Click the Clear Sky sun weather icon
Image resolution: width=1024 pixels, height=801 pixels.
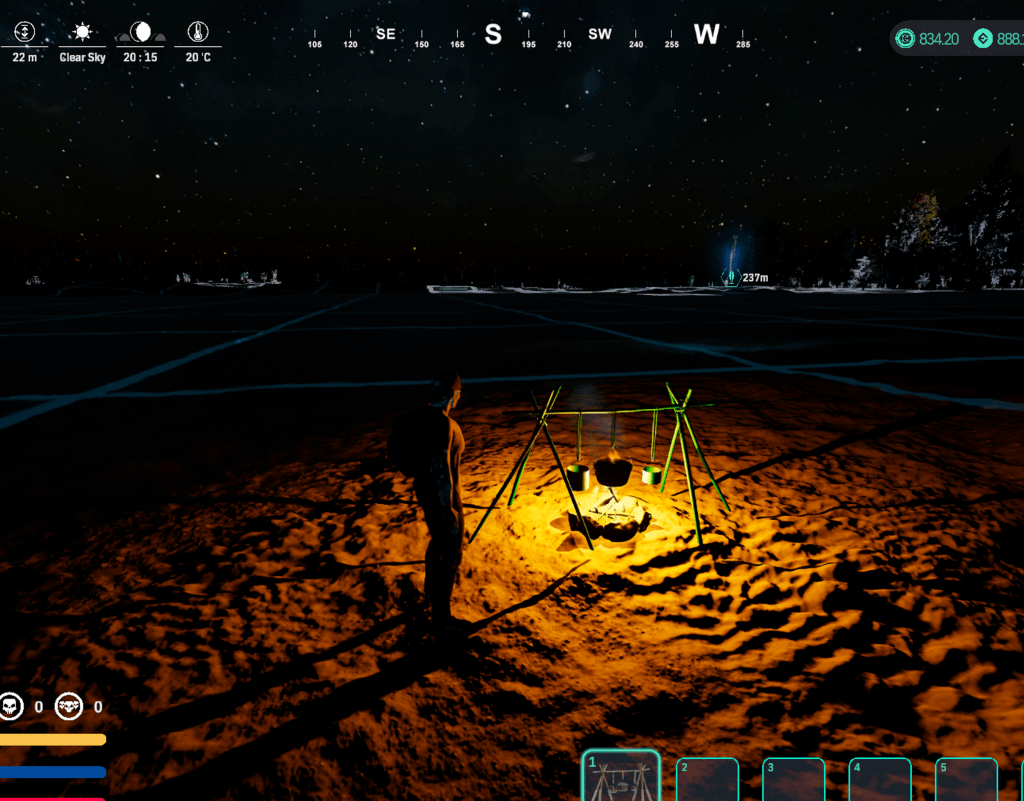(x=82, y=32)
